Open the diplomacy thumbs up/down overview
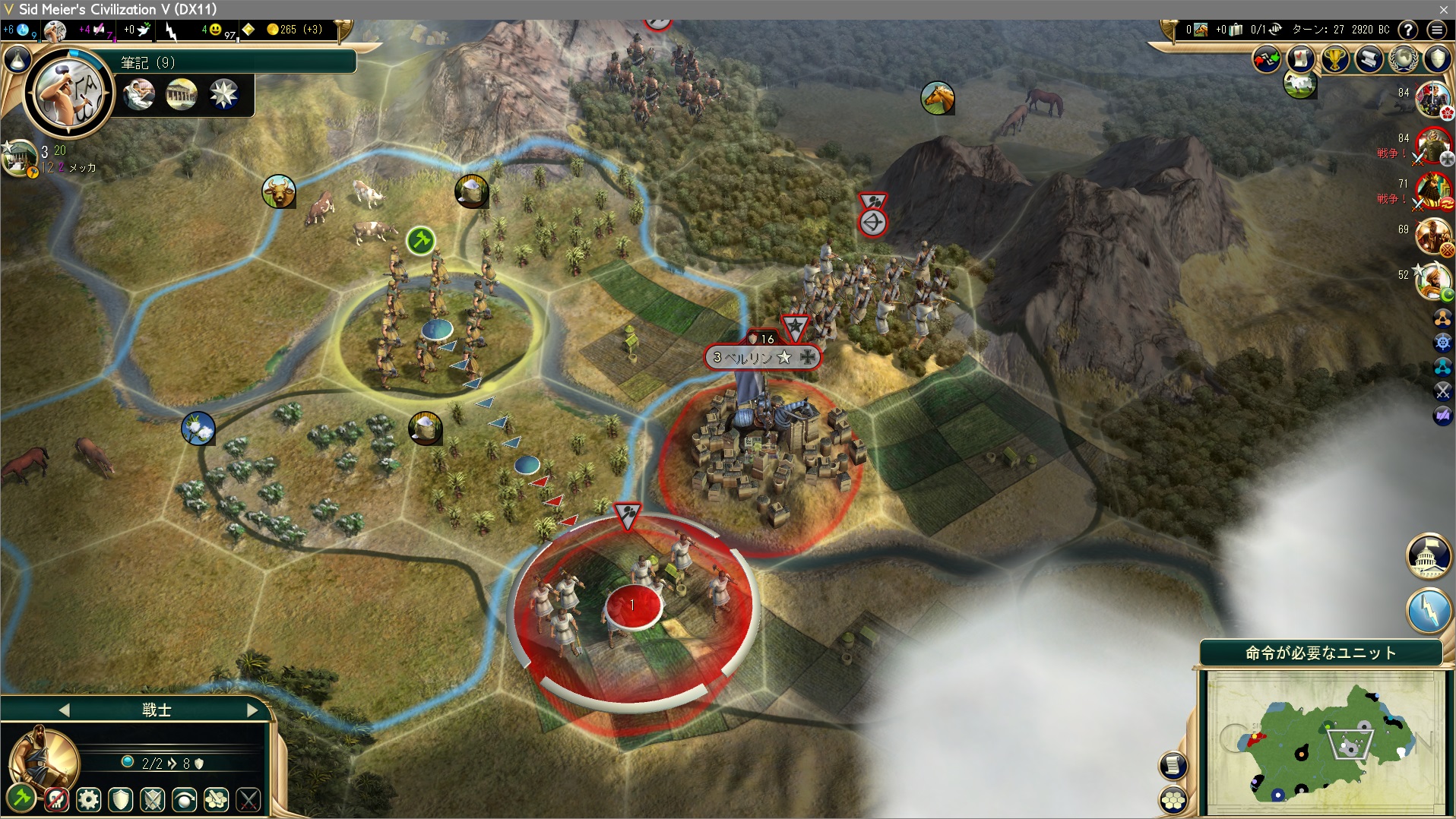The width and height of the screenshot is (1456, 819). [1266, 59]
